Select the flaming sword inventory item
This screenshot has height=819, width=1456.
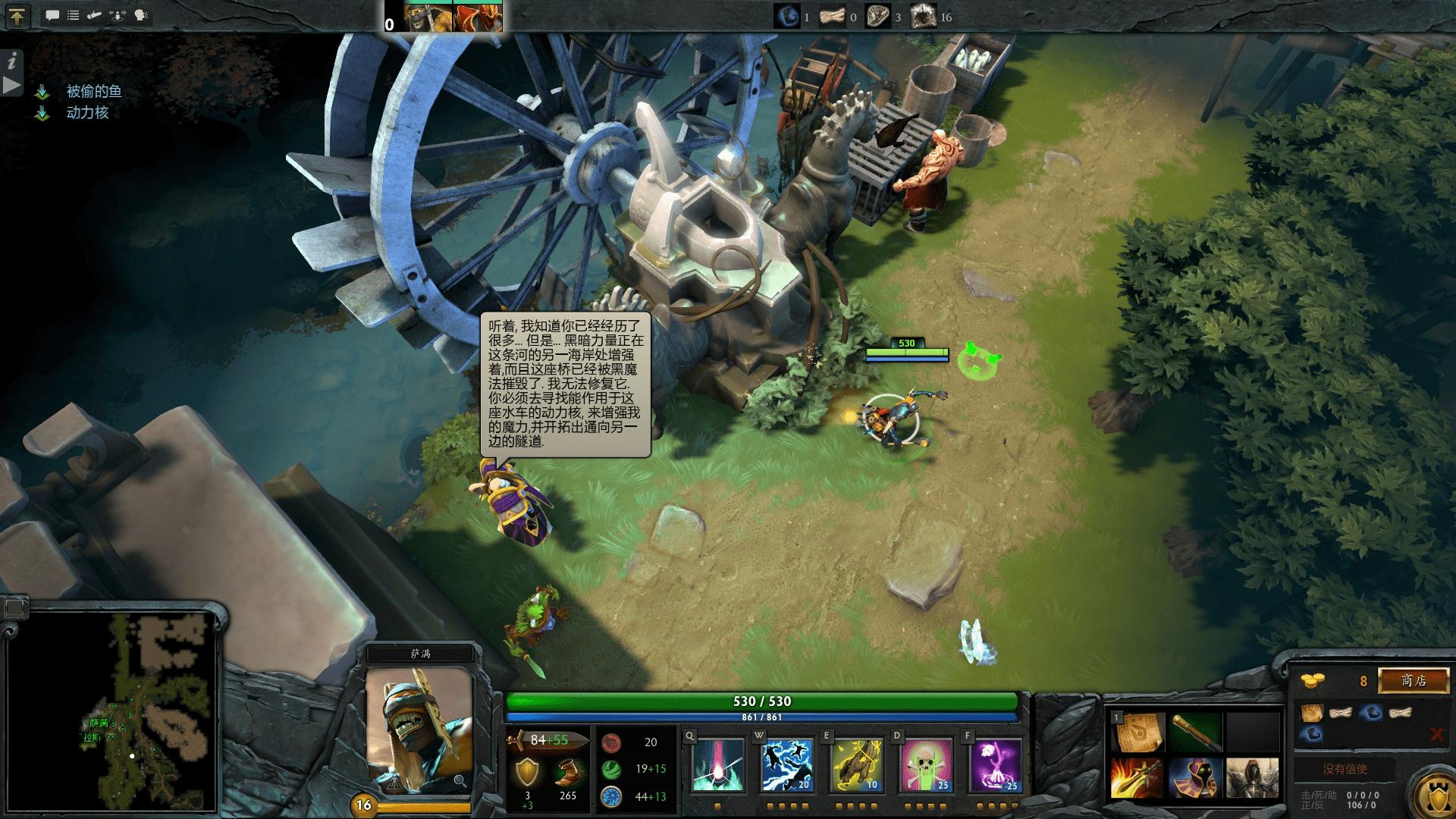click(x=1137, y=778)
